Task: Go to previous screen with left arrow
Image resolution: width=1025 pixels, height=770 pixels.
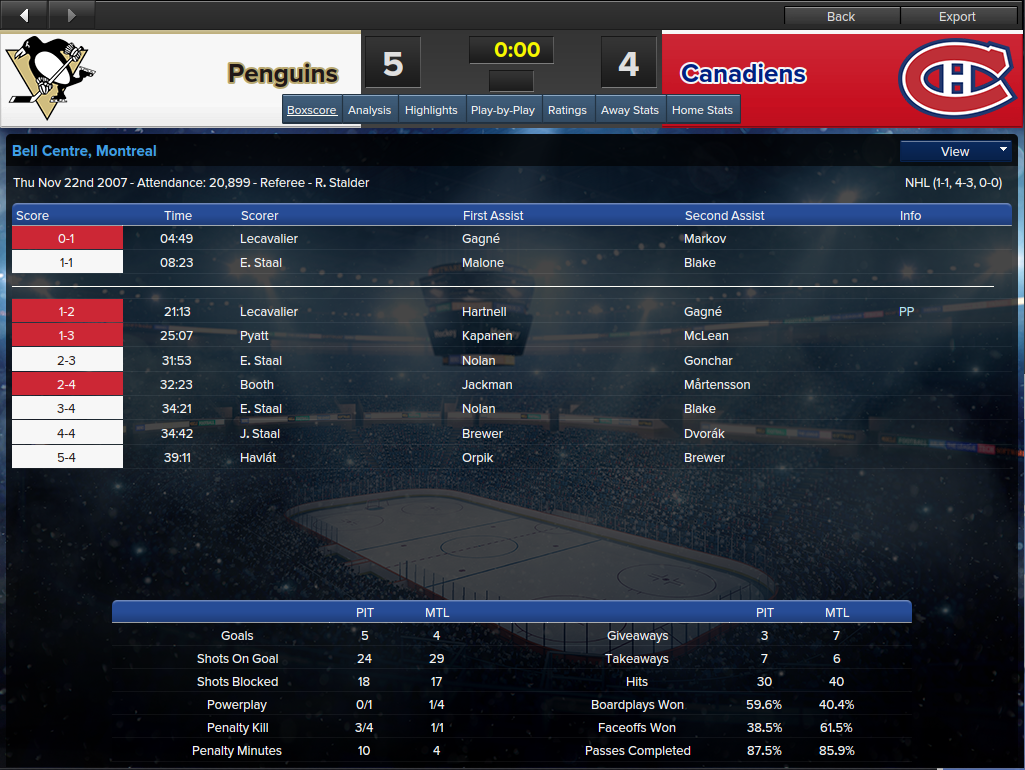Action: coord(24,15)
